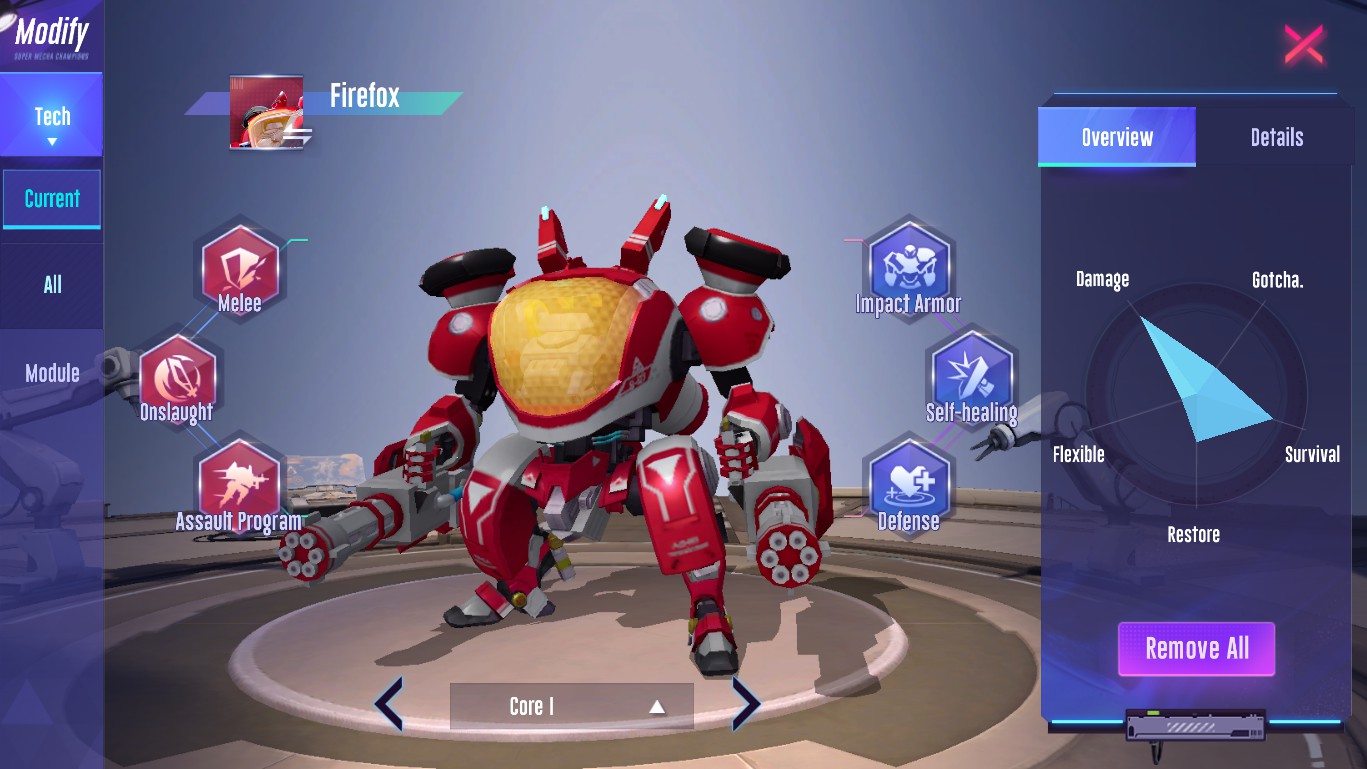This screenshot has height=769, width=1367.
Task: Select the Overview tab
Action: coord(1117,137)
